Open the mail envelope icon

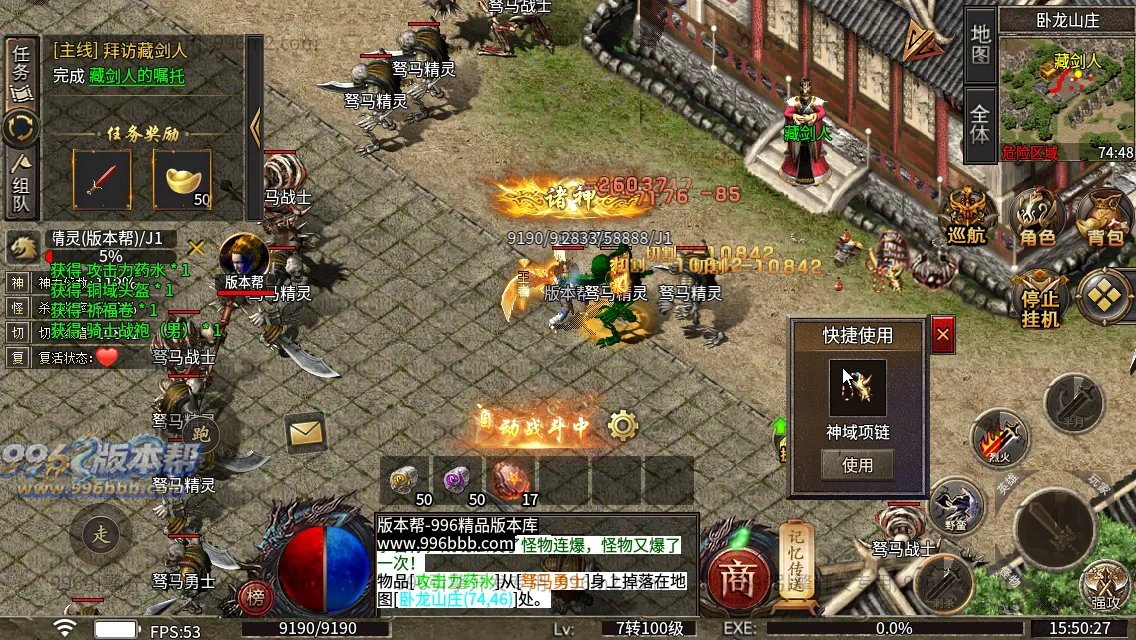pyautogui.click(x=306, y=432)
